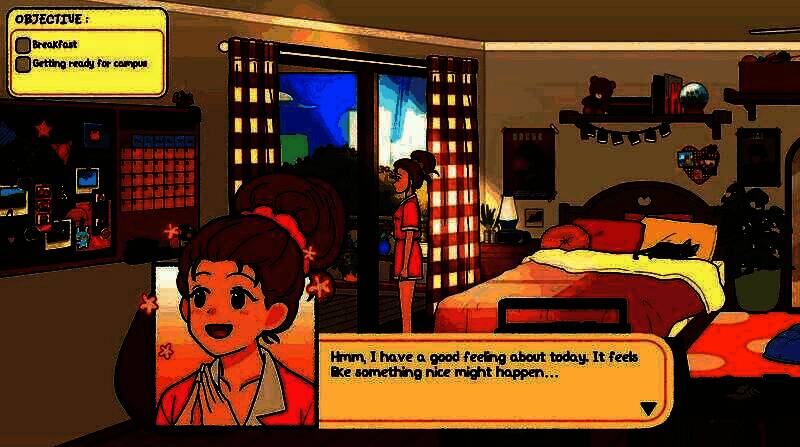Tick the Breakfast objective checkbox
800x447 pixels.
click(23, 45)
